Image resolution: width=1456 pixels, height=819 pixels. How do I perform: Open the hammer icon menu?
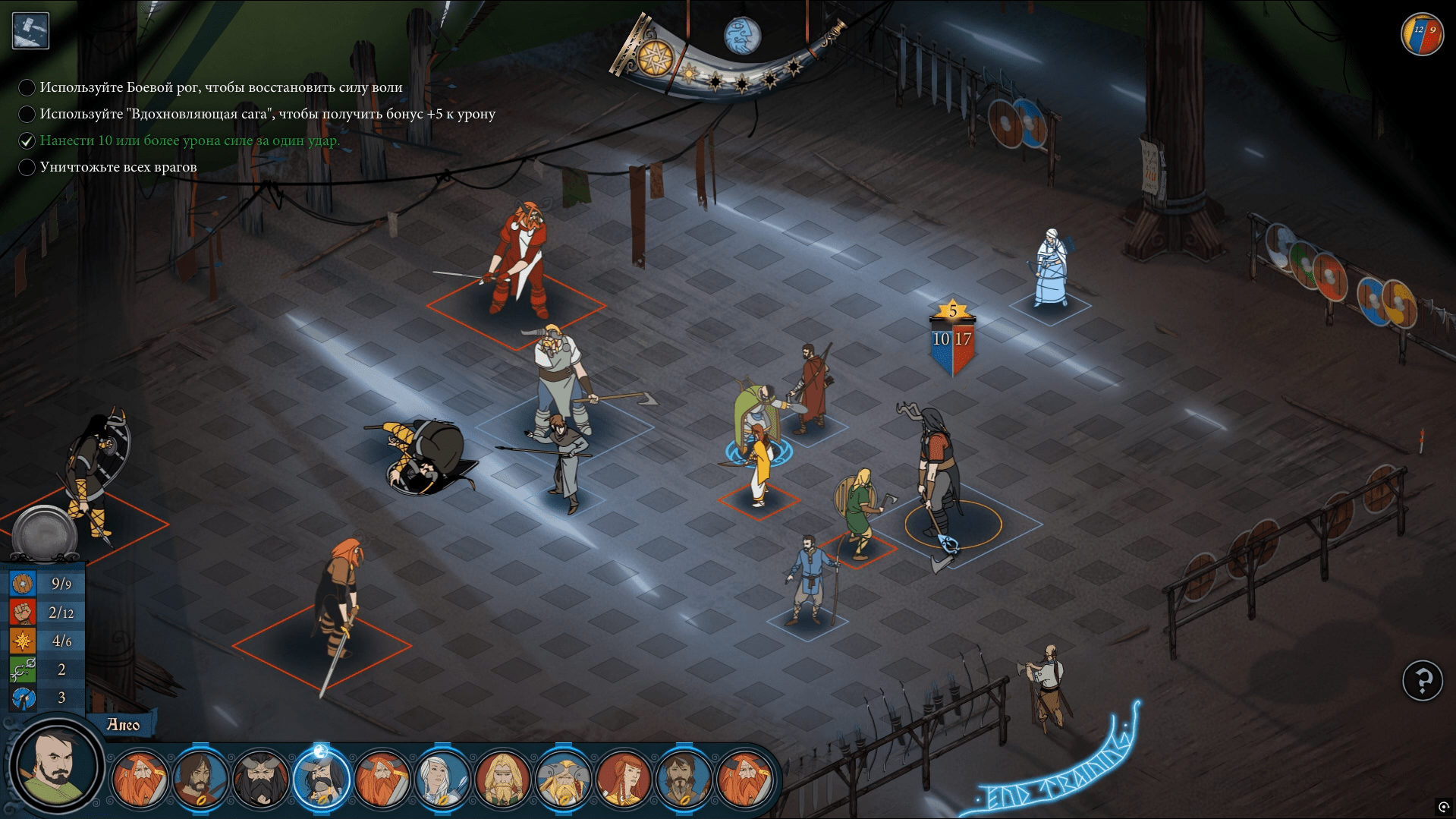coord(31,30)
